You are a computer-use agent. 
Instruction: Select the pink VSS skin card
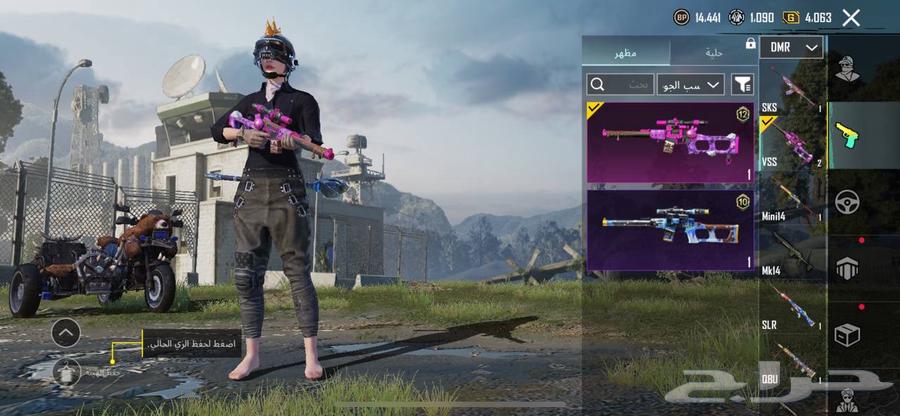coord(670,142)
